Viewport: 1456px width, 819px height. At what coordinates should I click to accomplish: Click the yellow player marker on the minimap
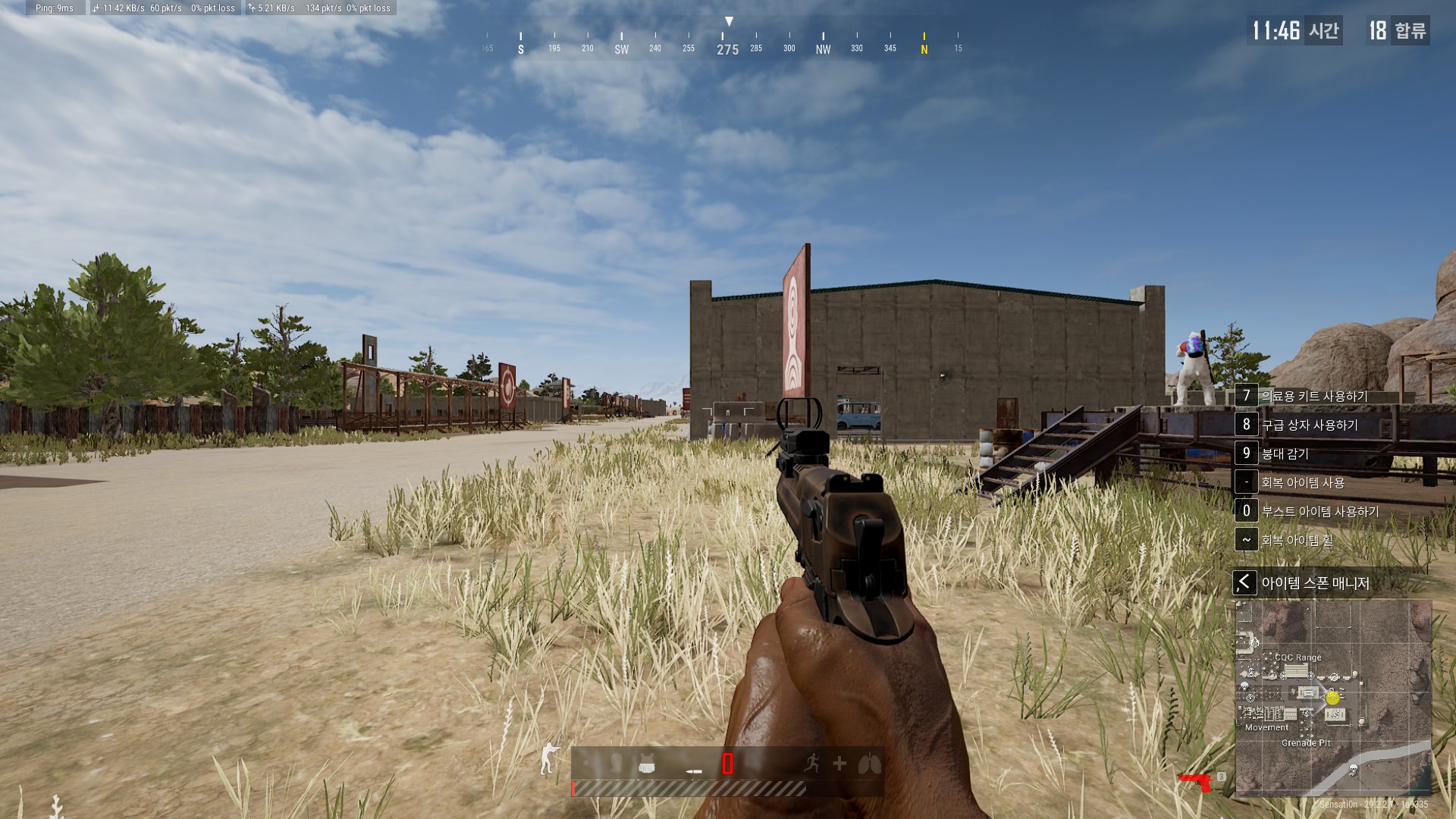[1332, 698]
